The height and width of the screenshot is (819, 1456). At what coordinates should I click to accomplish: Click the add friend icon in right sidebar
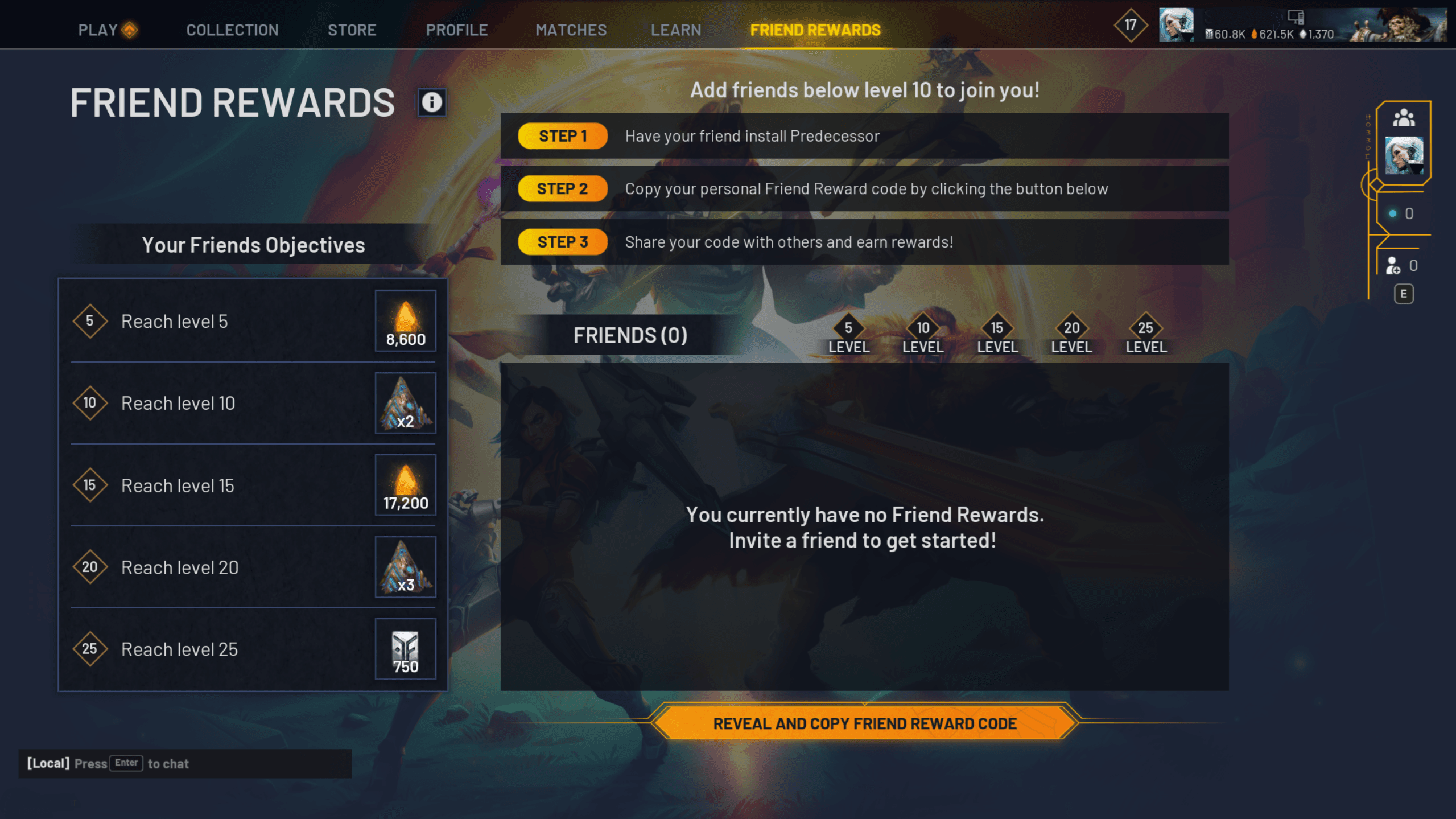1393,265
